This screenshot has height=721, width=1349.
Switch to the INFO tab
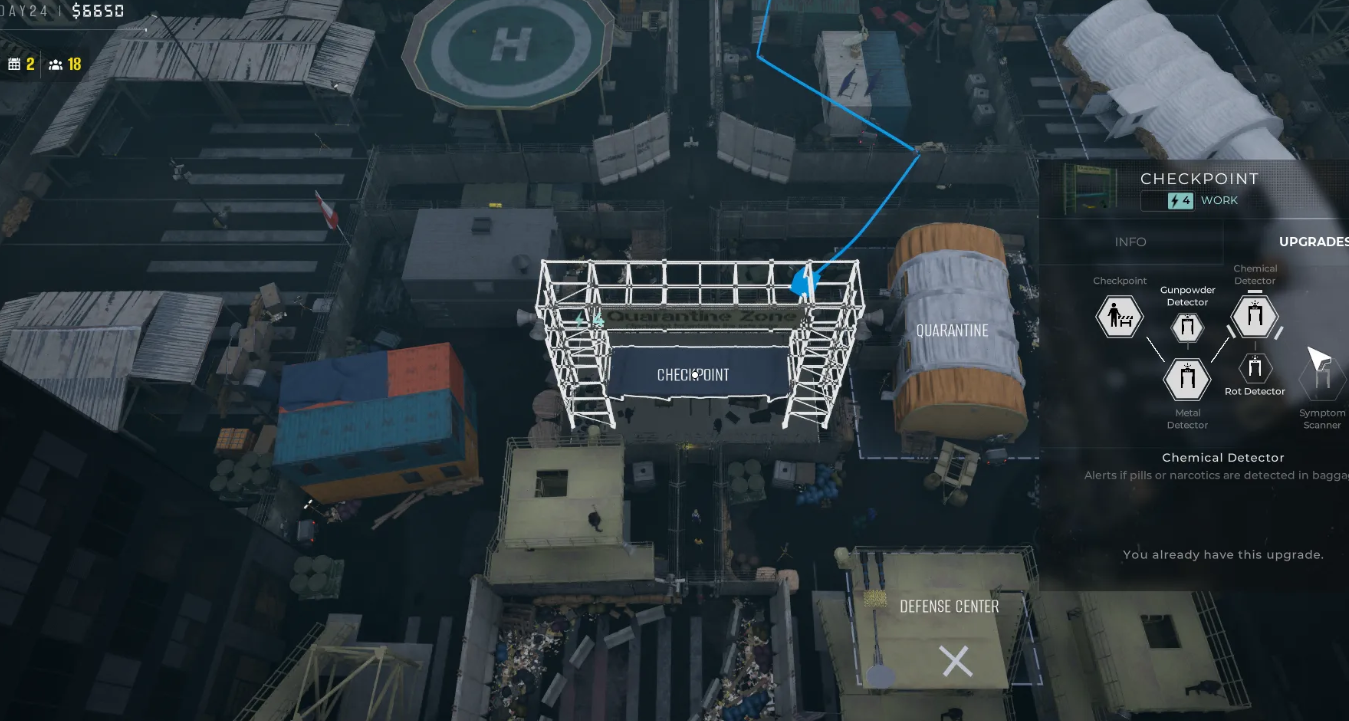pyautogui.click(x=1130, y=242)
